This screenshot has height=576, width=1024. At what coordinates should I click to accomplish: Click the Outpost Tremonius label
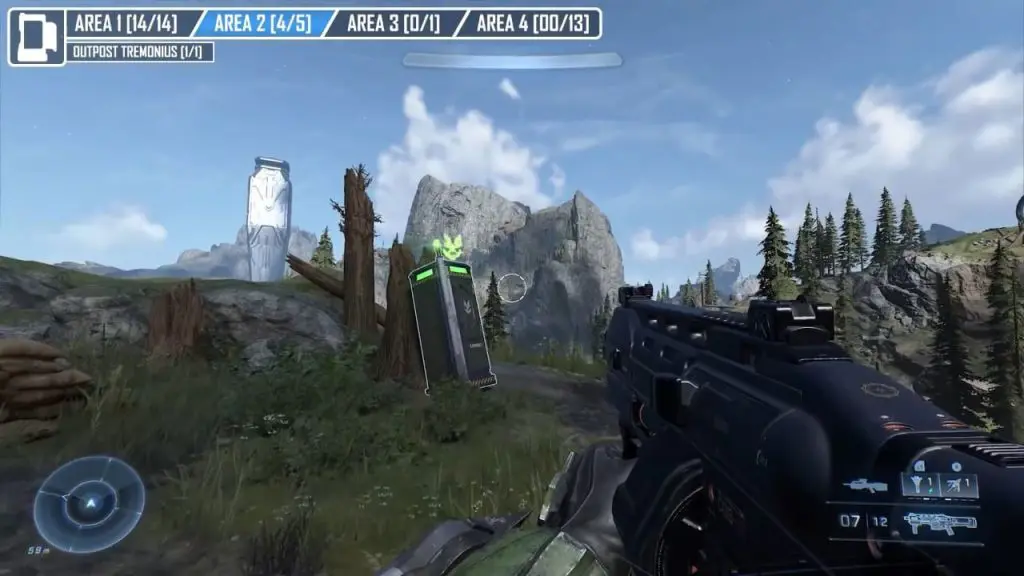(140, 52)
